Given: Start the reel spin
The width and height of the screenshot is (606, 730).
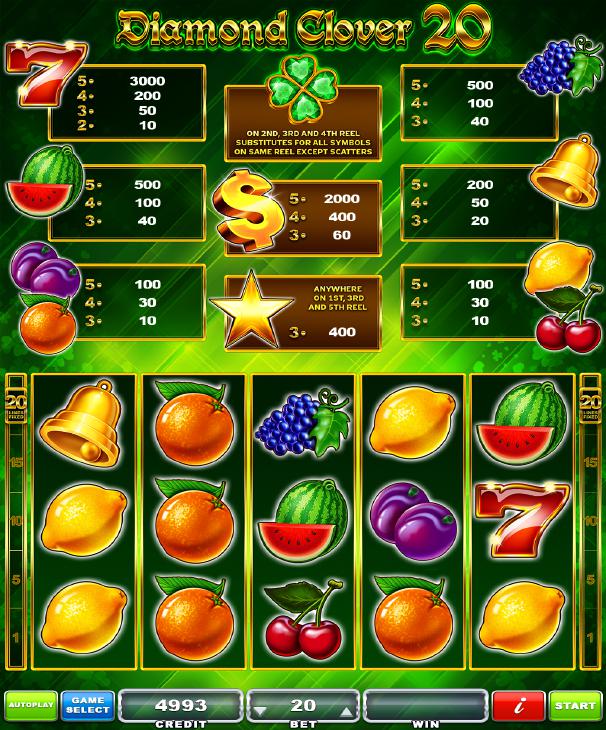Looking at the screenshot, I should [x=575, y=706].
